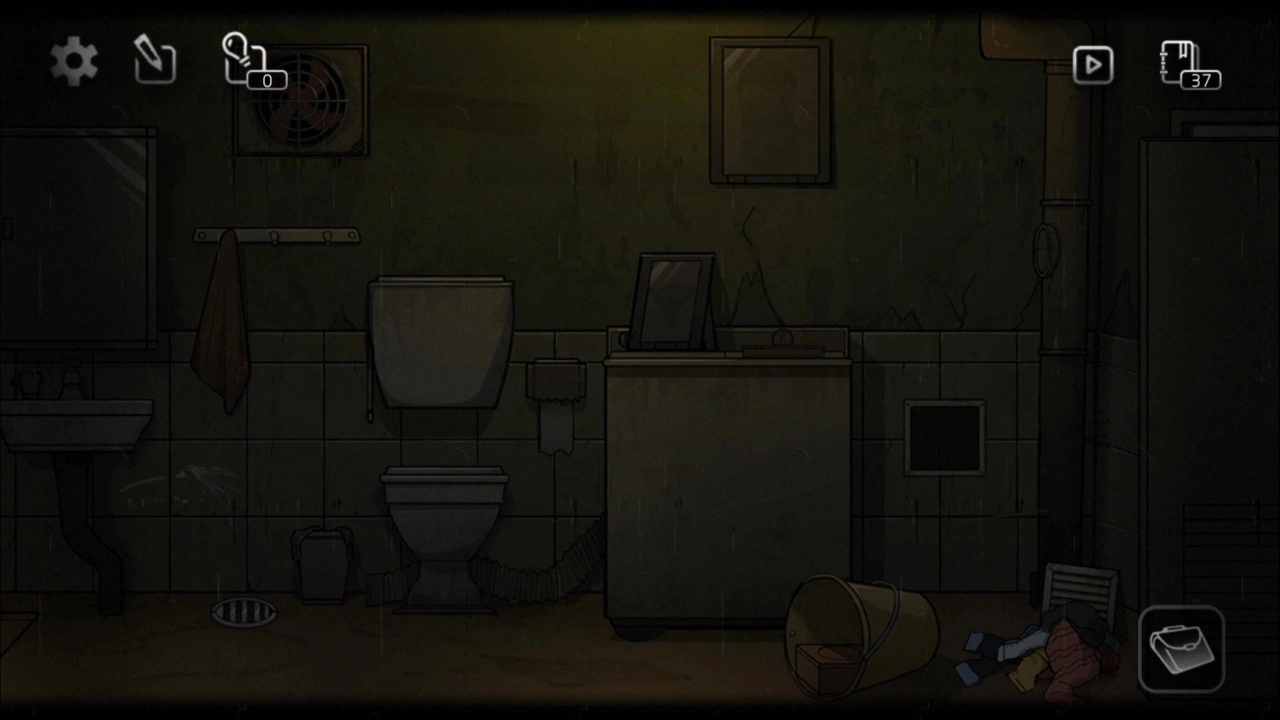Open the gear settings menu

[74, 62]
